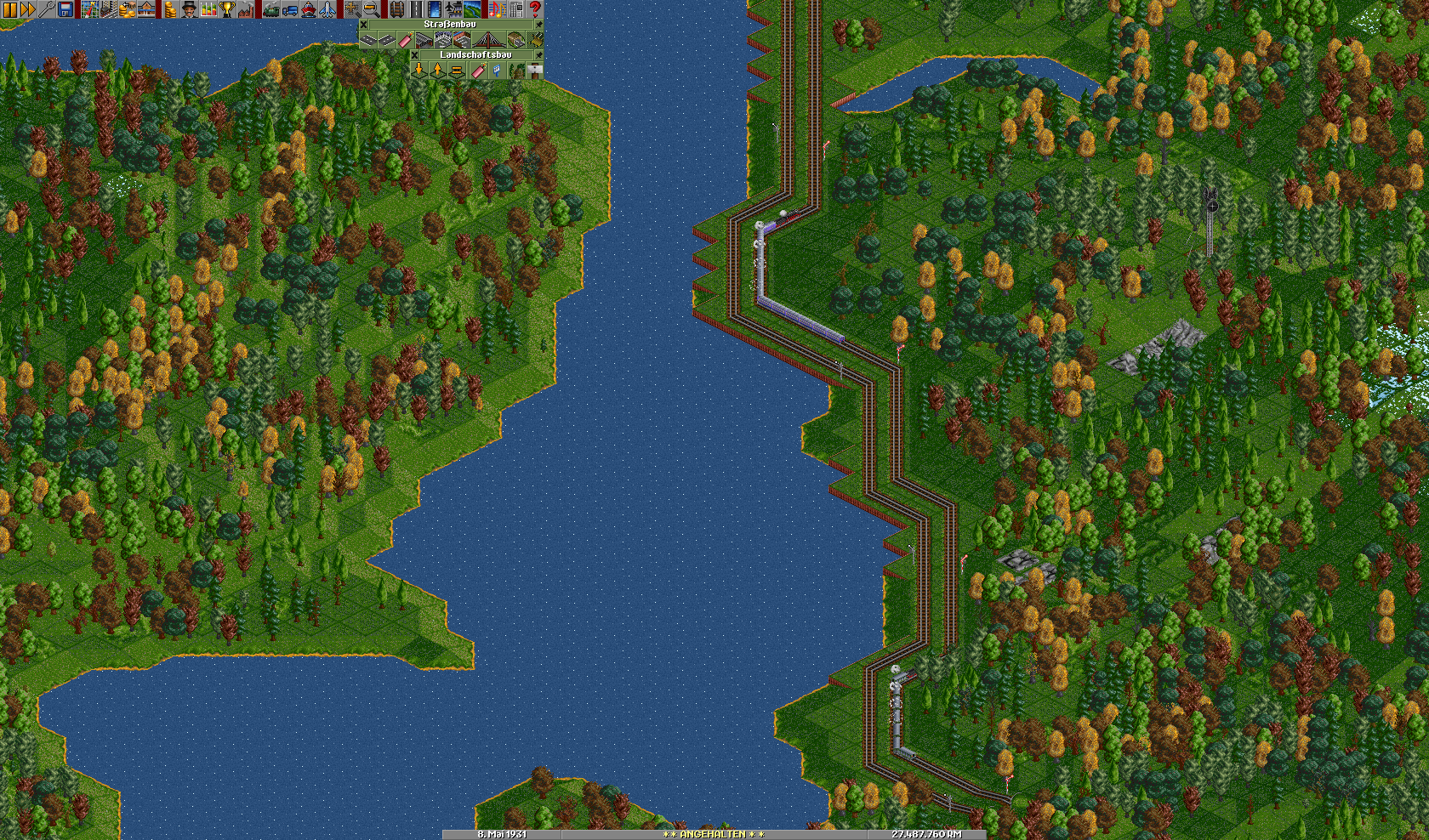The height and width of the screenshot is (840, 1429).
Task: Open company info via the top-hat man
Action: pyautogui.click(x=189, y=9)
